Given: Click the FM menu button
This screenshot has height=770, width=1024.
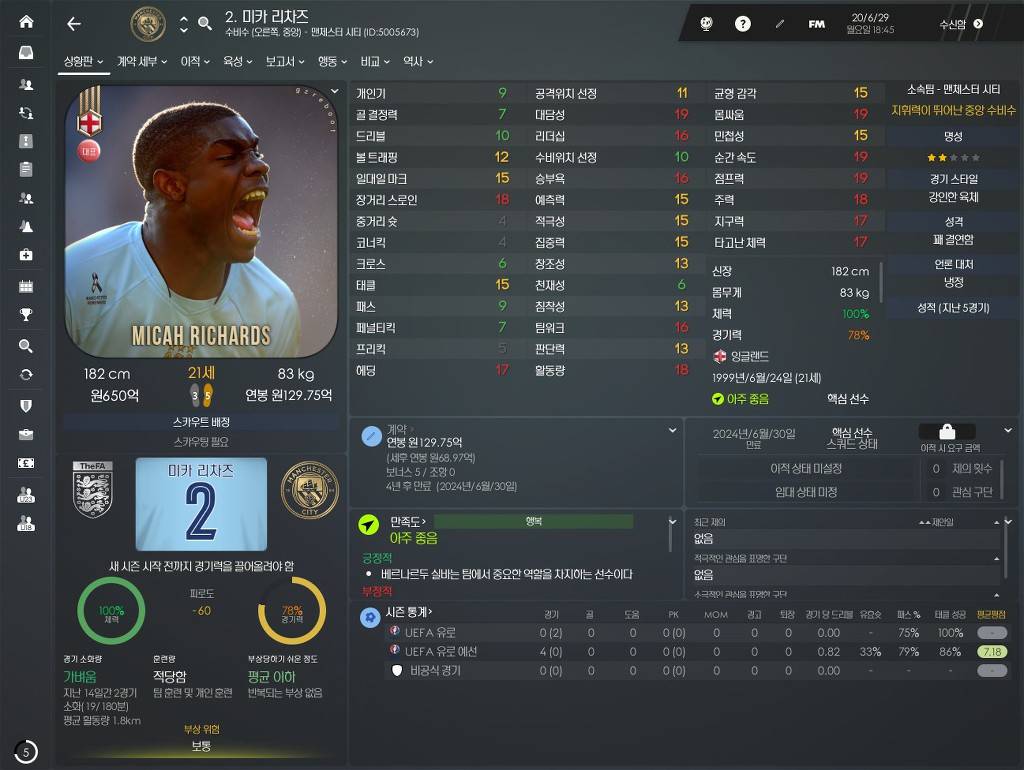Looking at the screenshot, I should tap(817, 24).
